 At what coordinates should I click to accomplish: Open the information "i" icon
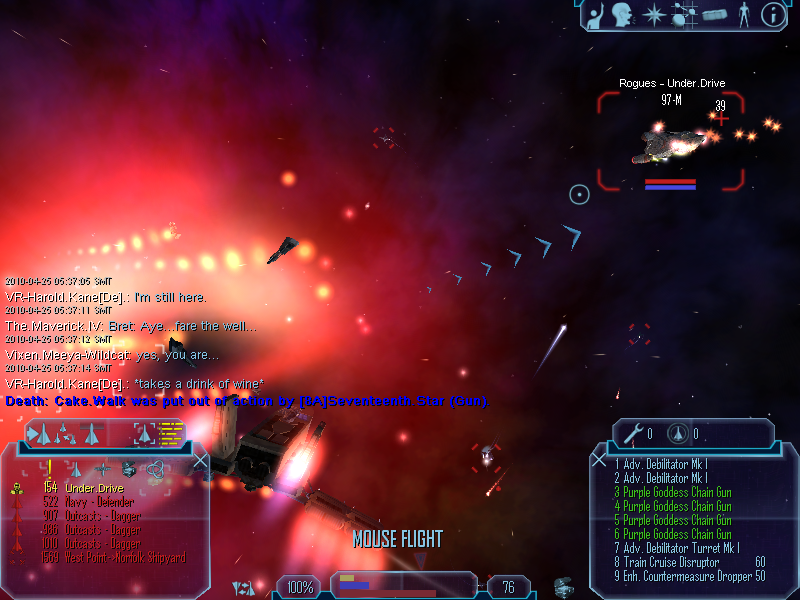pyautogui.click(x=773, y=14)
